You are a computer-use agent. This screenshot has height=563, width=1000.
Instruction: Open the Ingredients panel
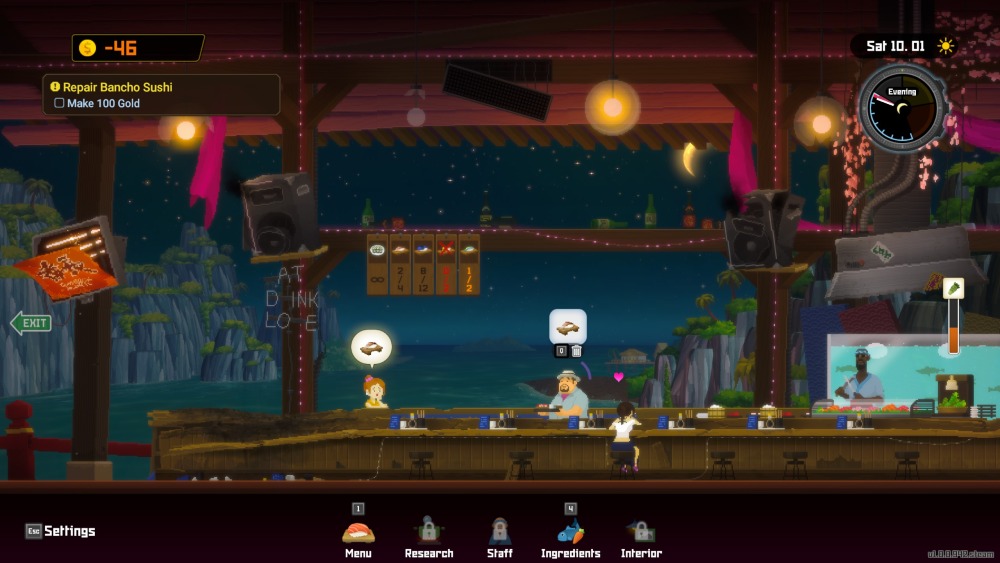(570, 536)
